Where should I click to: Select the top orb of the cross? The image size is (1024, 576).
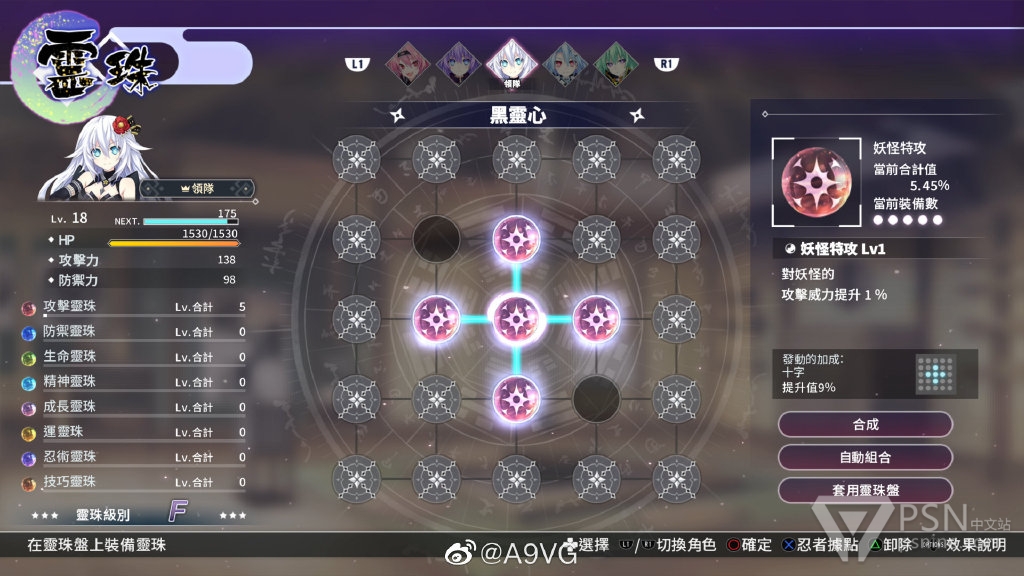516,238
